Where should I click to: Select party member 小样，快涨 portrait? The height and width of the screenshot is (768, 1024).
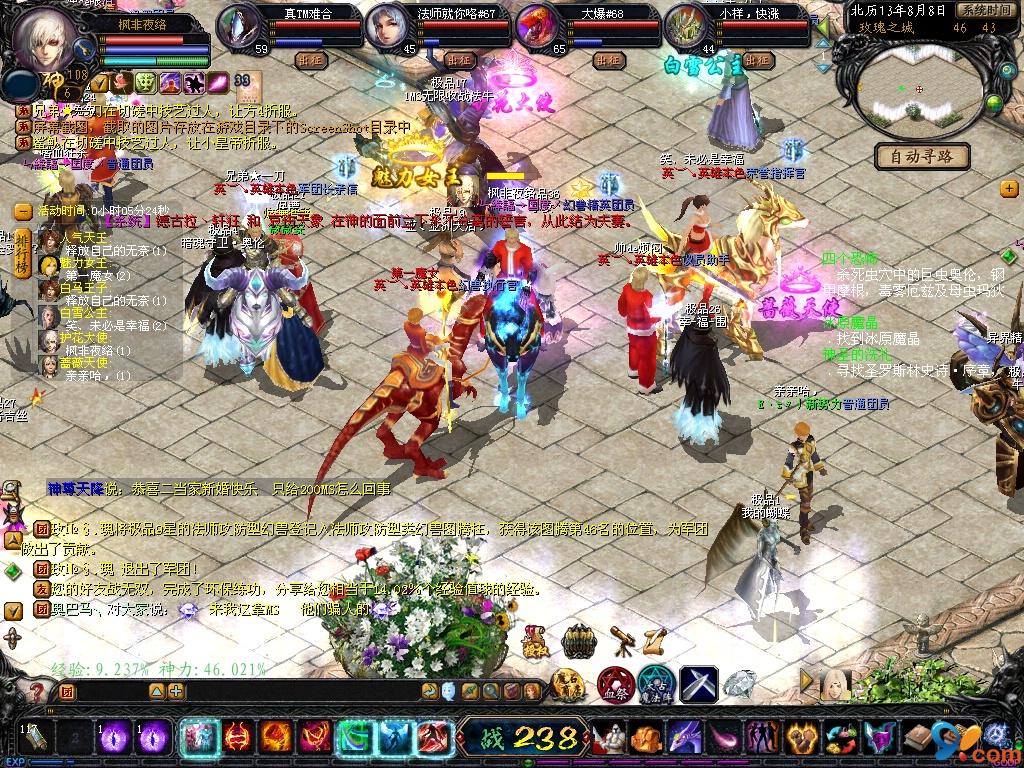[686, 28]
